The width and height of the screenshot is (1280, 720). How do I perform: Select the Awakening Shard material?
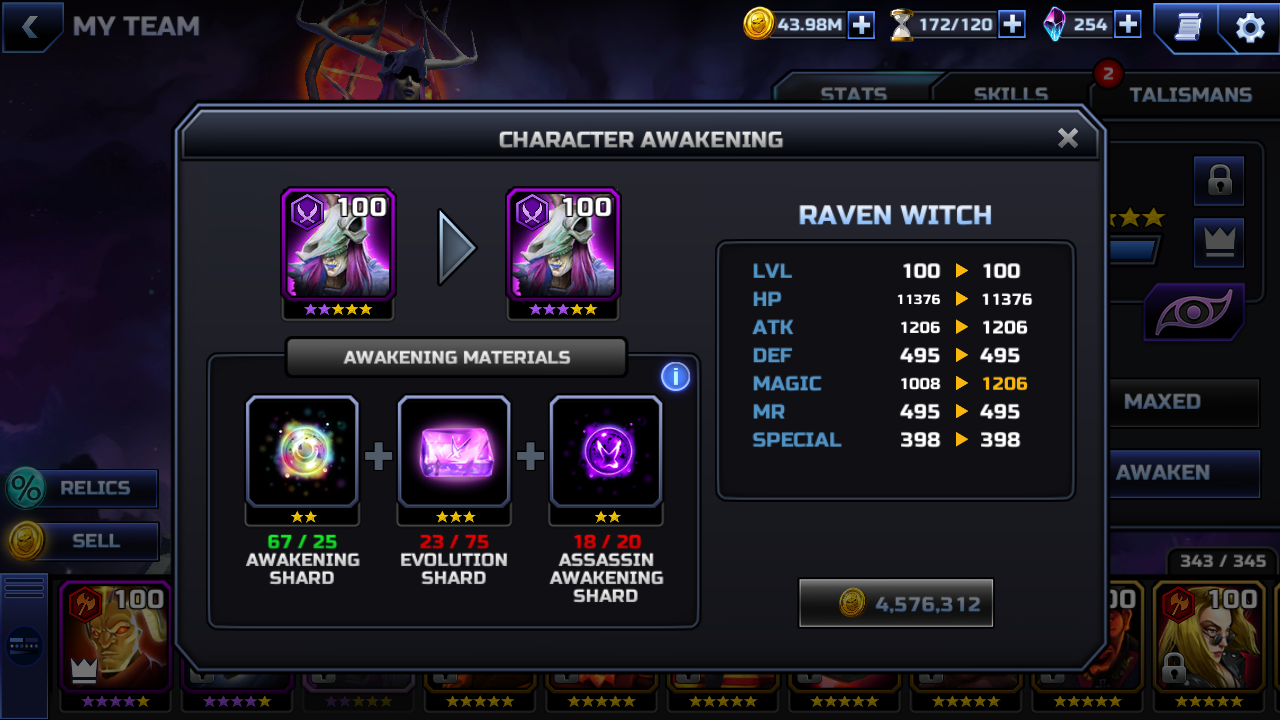pos(302,451)
